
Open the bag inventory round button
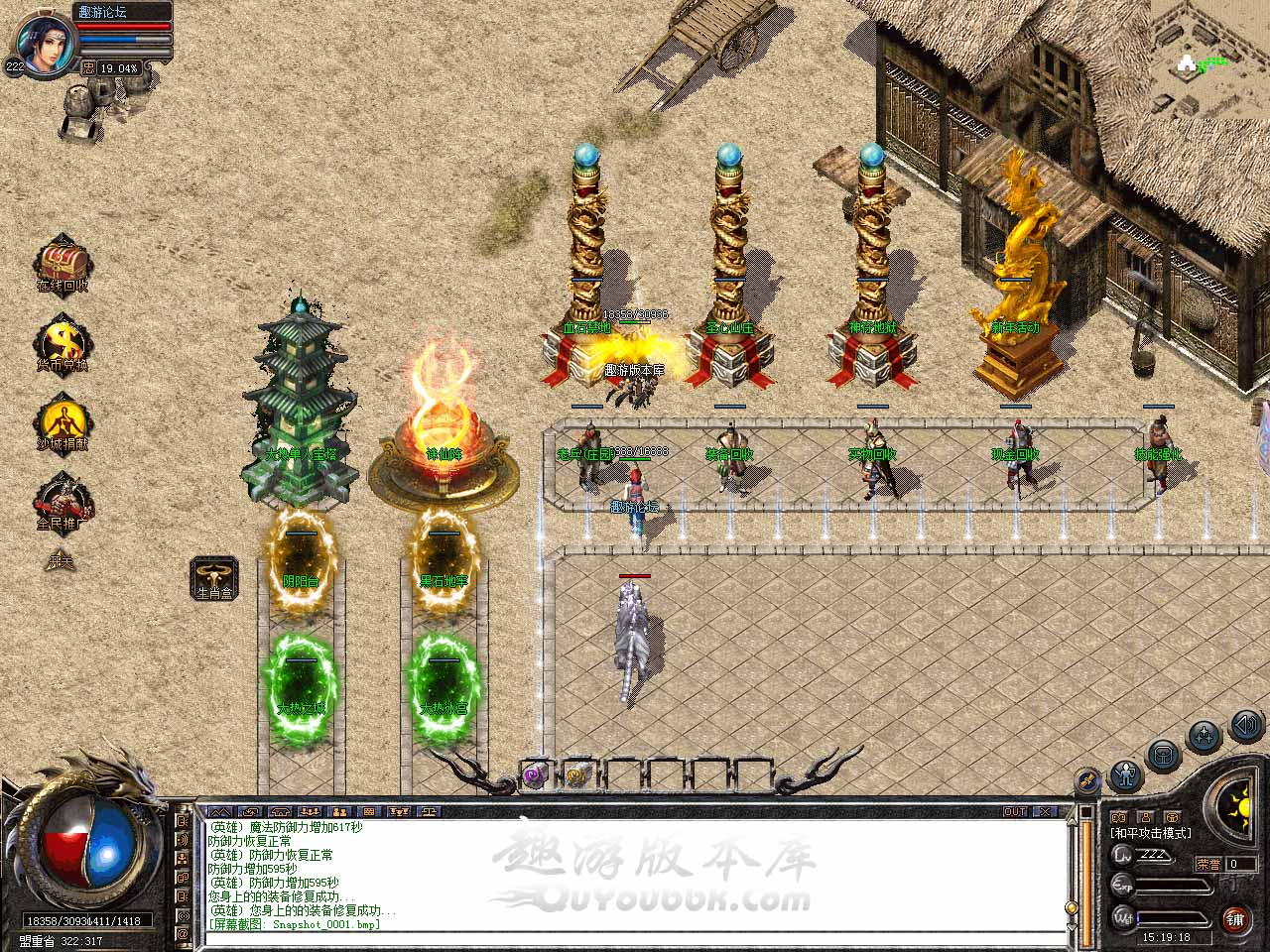[1162, 756]
